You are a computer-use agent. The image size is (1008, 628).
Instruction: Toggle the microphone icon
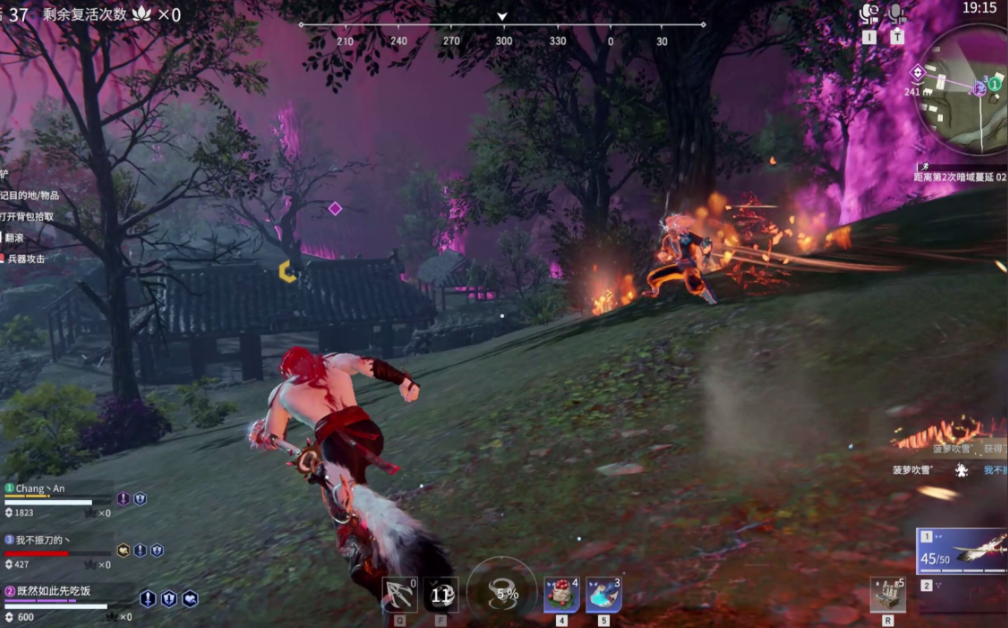click(897, 14)
